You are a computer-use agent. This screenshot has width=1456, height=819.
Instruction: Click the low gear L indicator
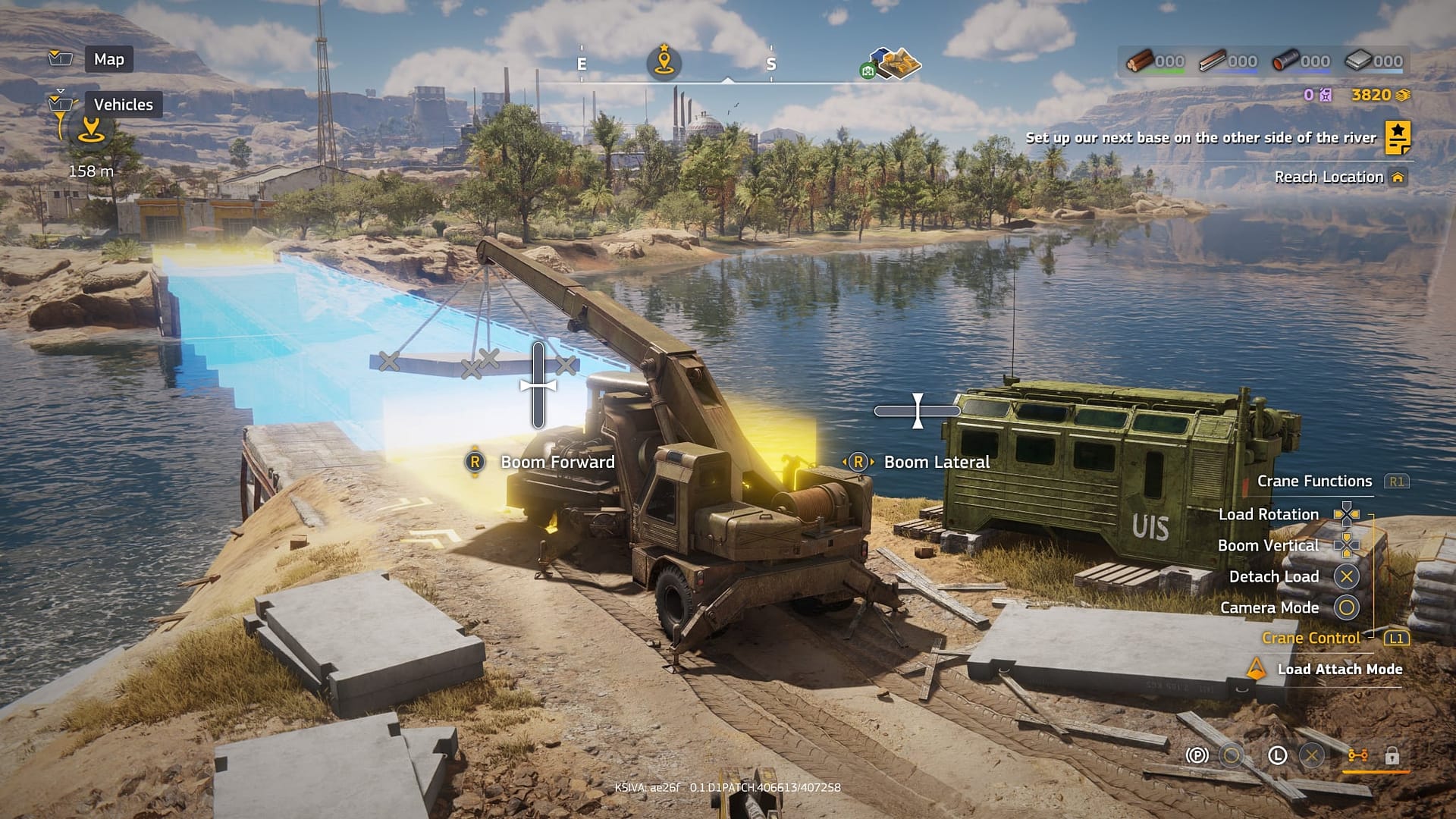coord(1278,755)
